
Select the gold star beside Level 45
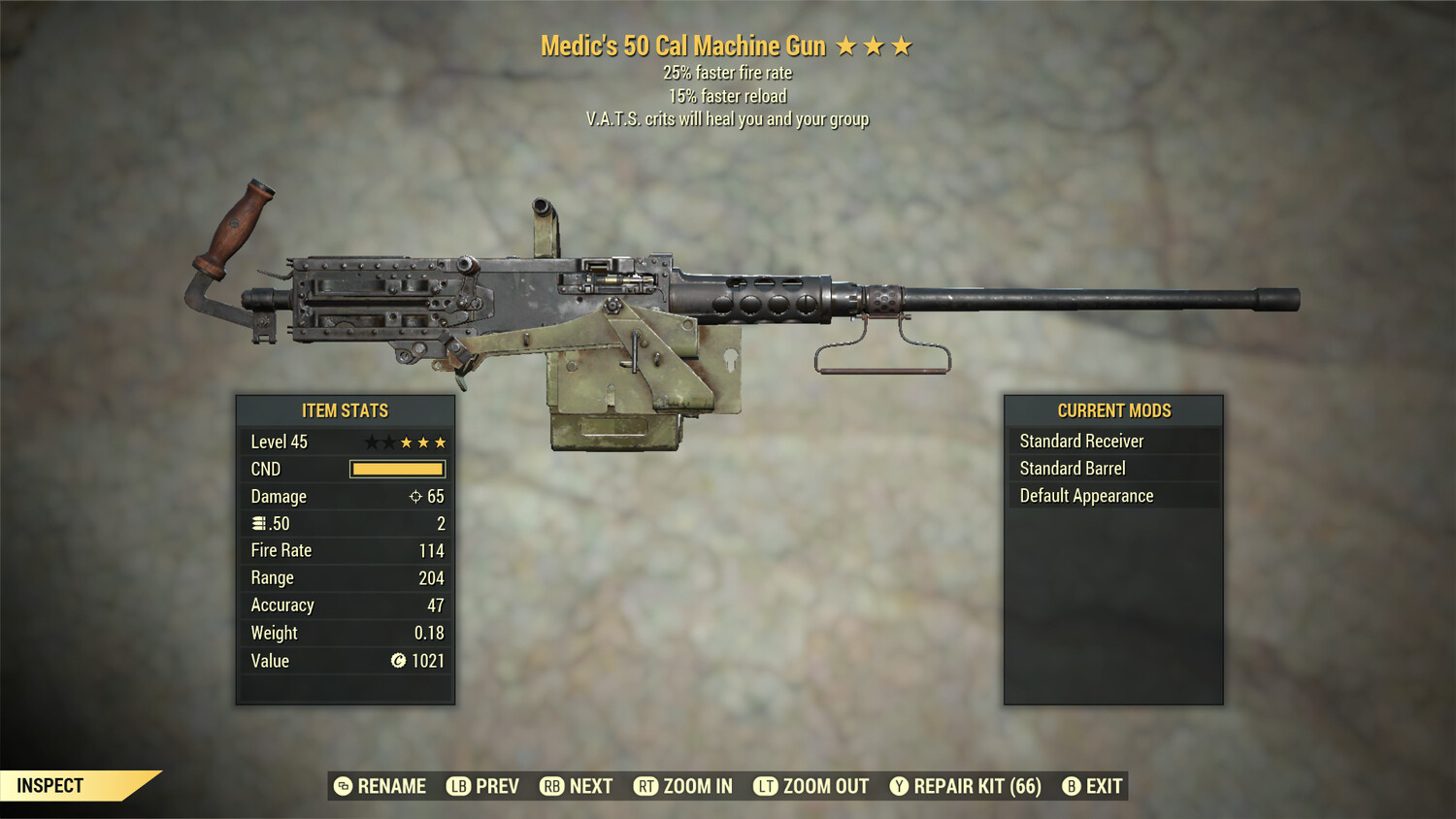click(x=407, y=442)
